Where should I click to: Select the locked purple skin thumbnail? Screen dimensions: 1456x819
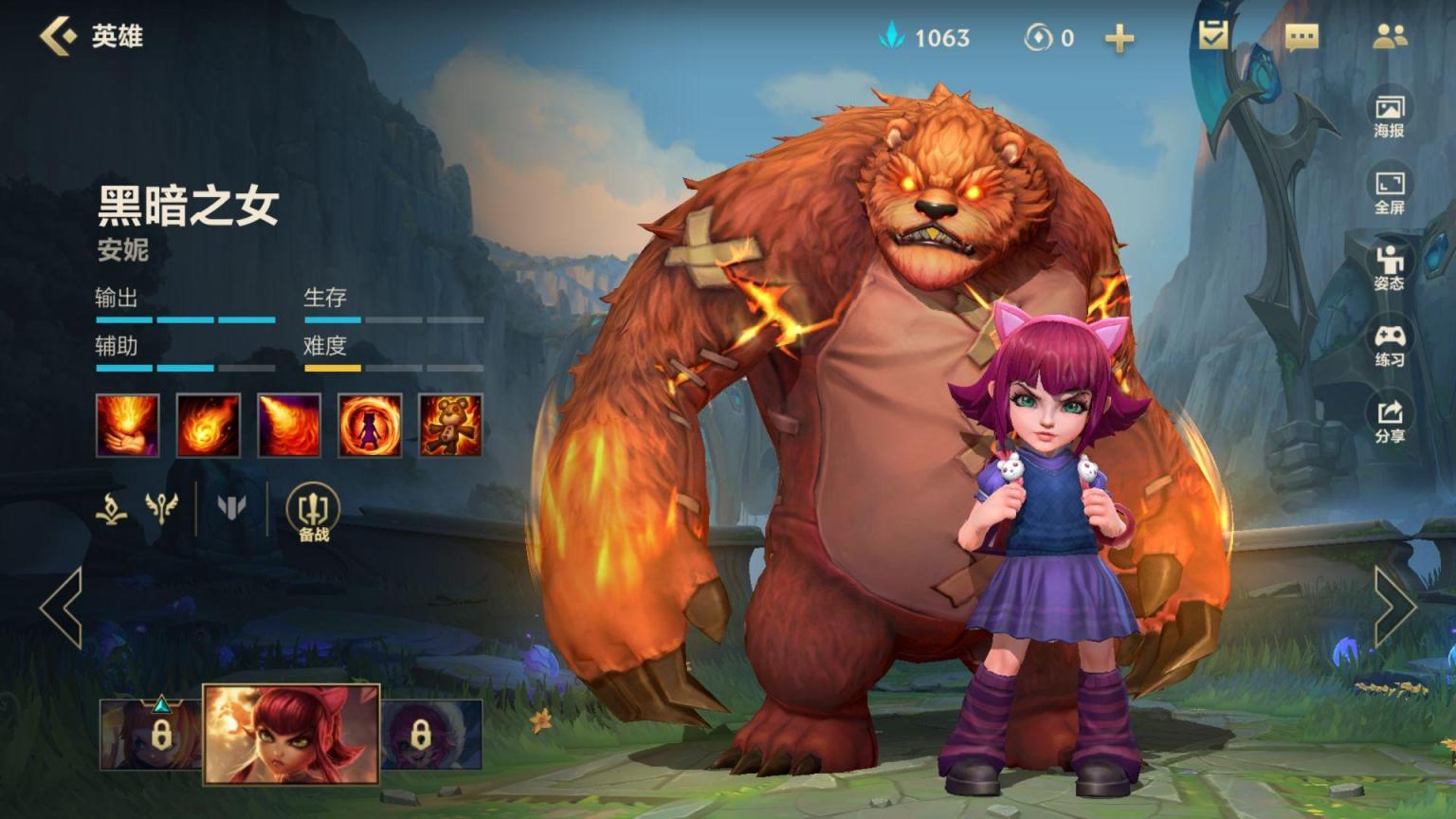point(431,734)
